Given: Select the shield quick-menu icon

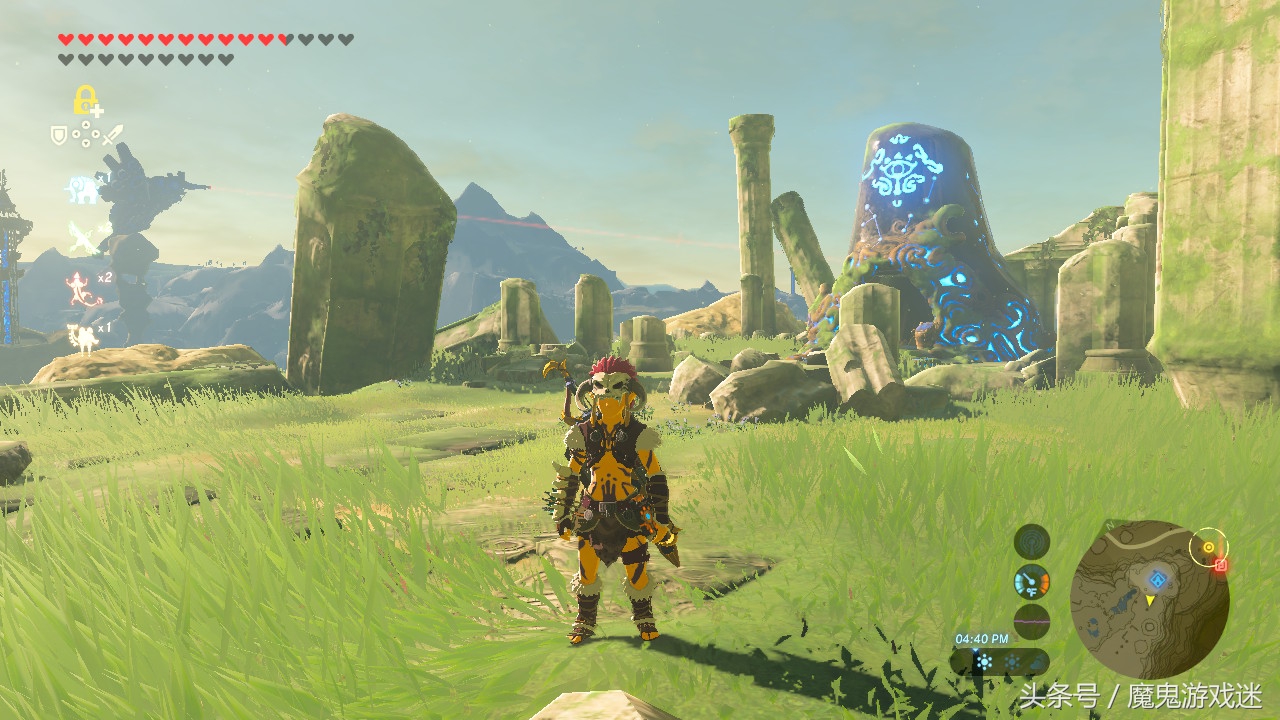Looking at the screenshot, I should 59,134.
